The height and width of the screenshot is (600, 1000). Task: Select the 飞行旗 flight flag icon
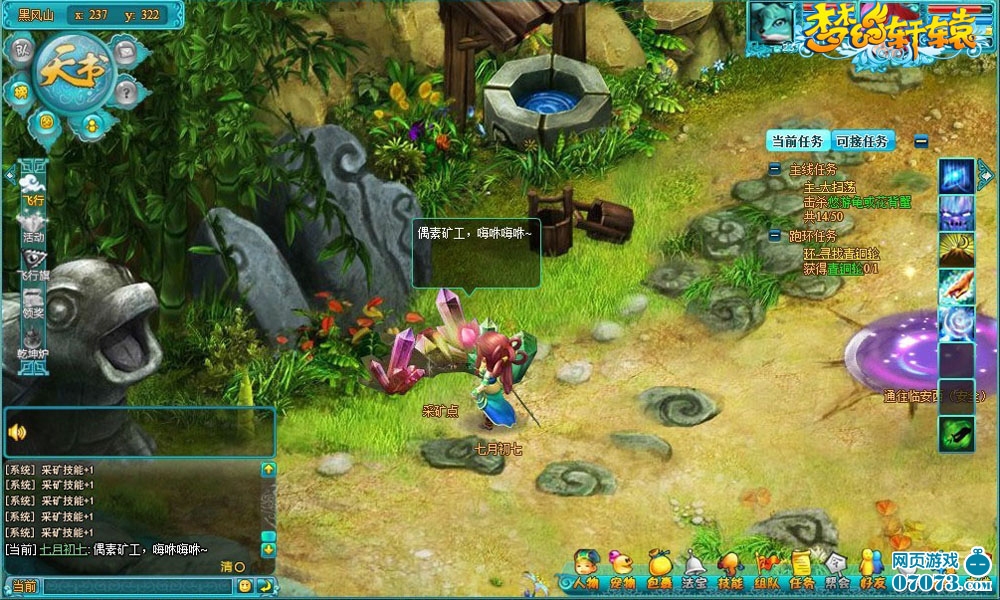point(33,263)
